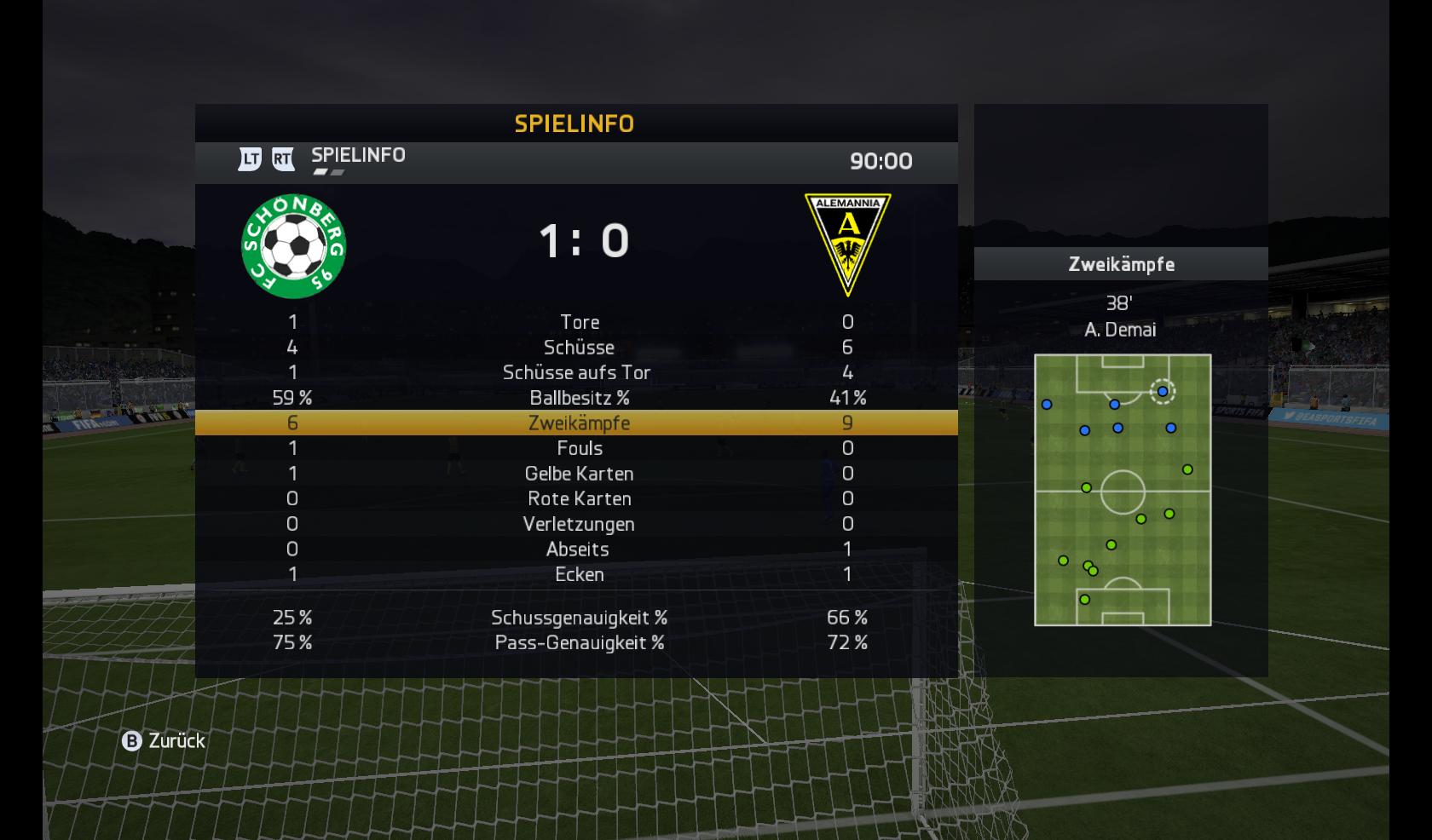Screen dimensions: 1432x840
Task: Select the Rote Karten row
Action: [x=579, y=498]
